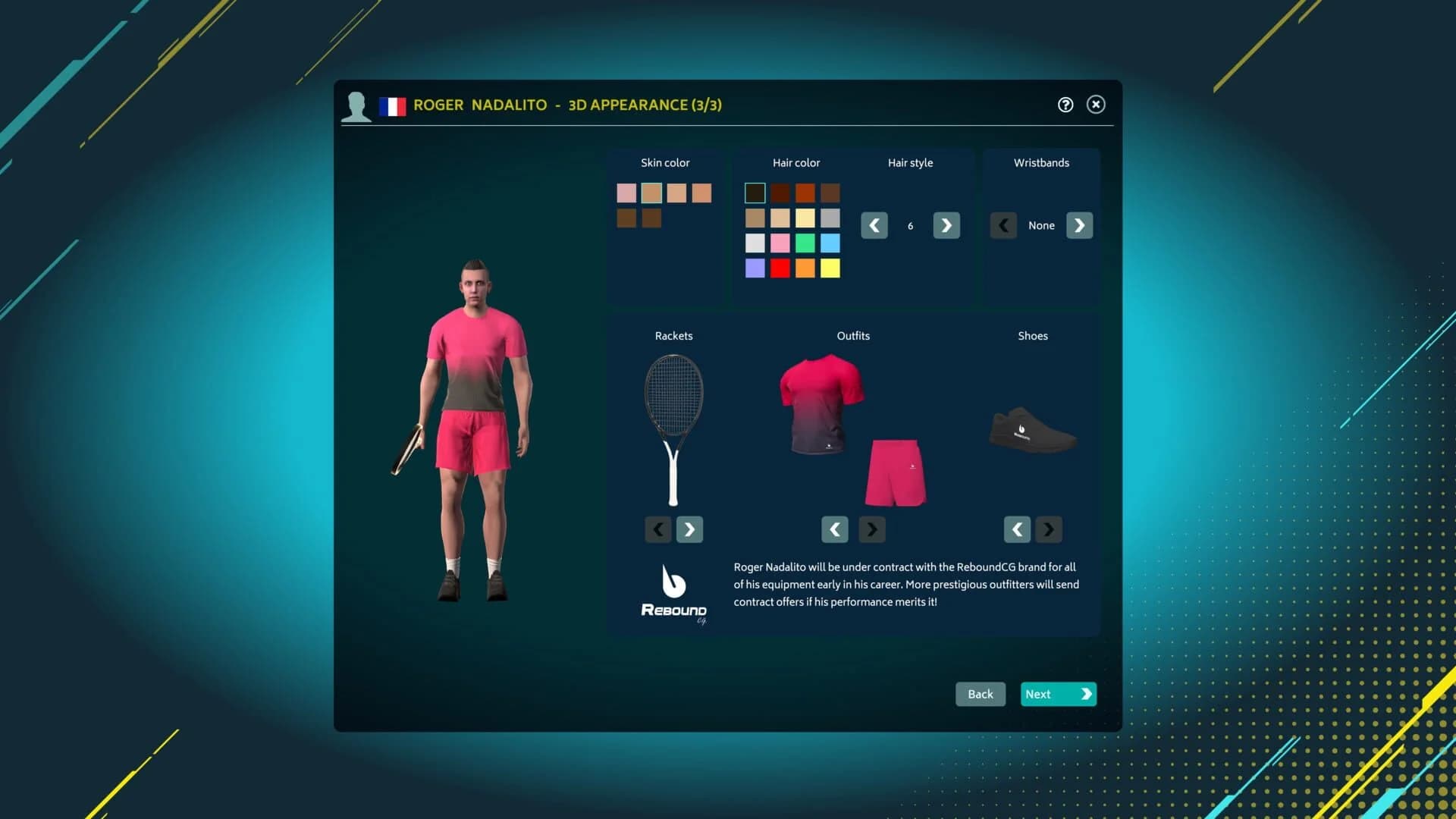This screenshot has width=1456, height=819.
Task: Advance to the next hair style
Action: (x=945, y=225)
